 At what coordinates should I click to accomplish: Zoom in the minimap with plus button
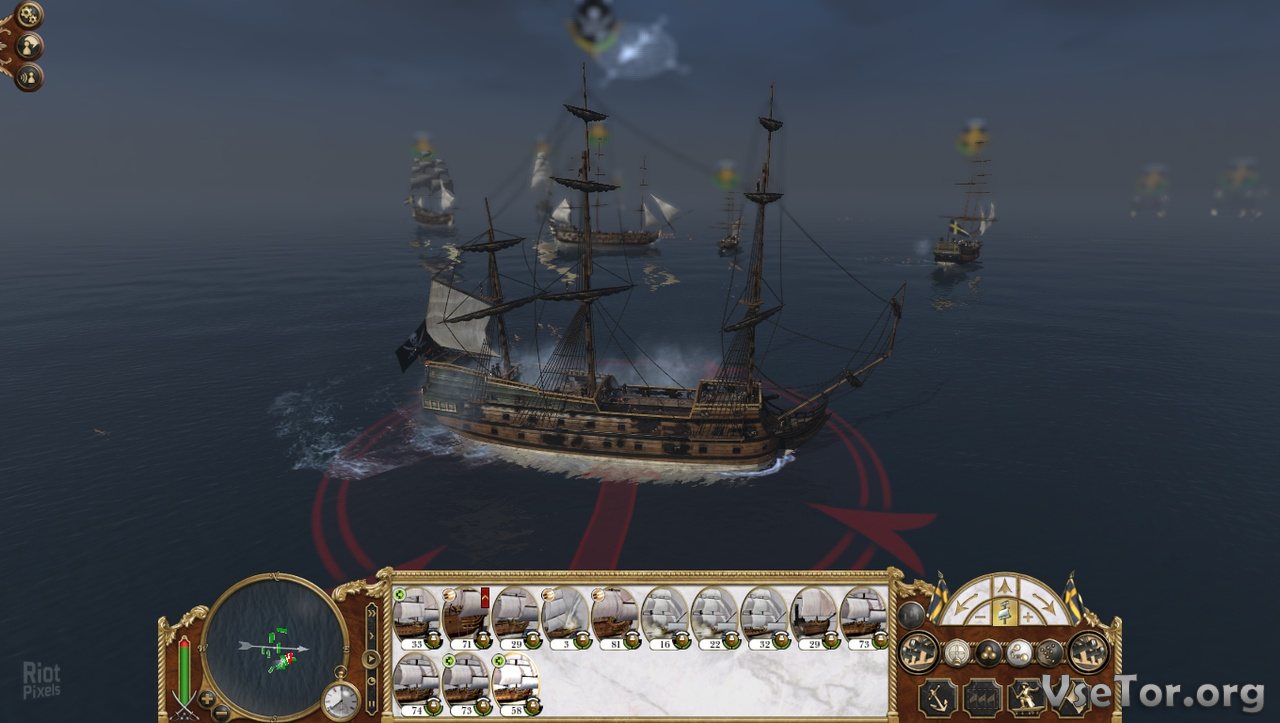(207, 697)
